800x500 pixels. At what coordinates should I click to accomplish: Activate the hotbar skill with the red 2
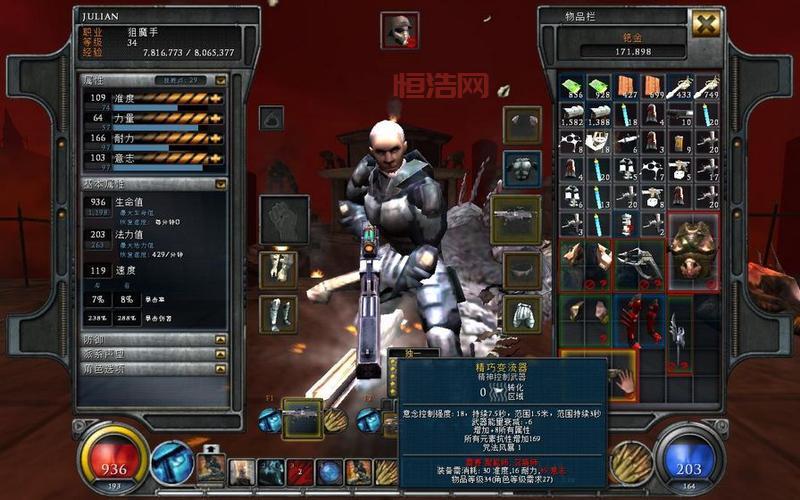(x=300, y=471)
